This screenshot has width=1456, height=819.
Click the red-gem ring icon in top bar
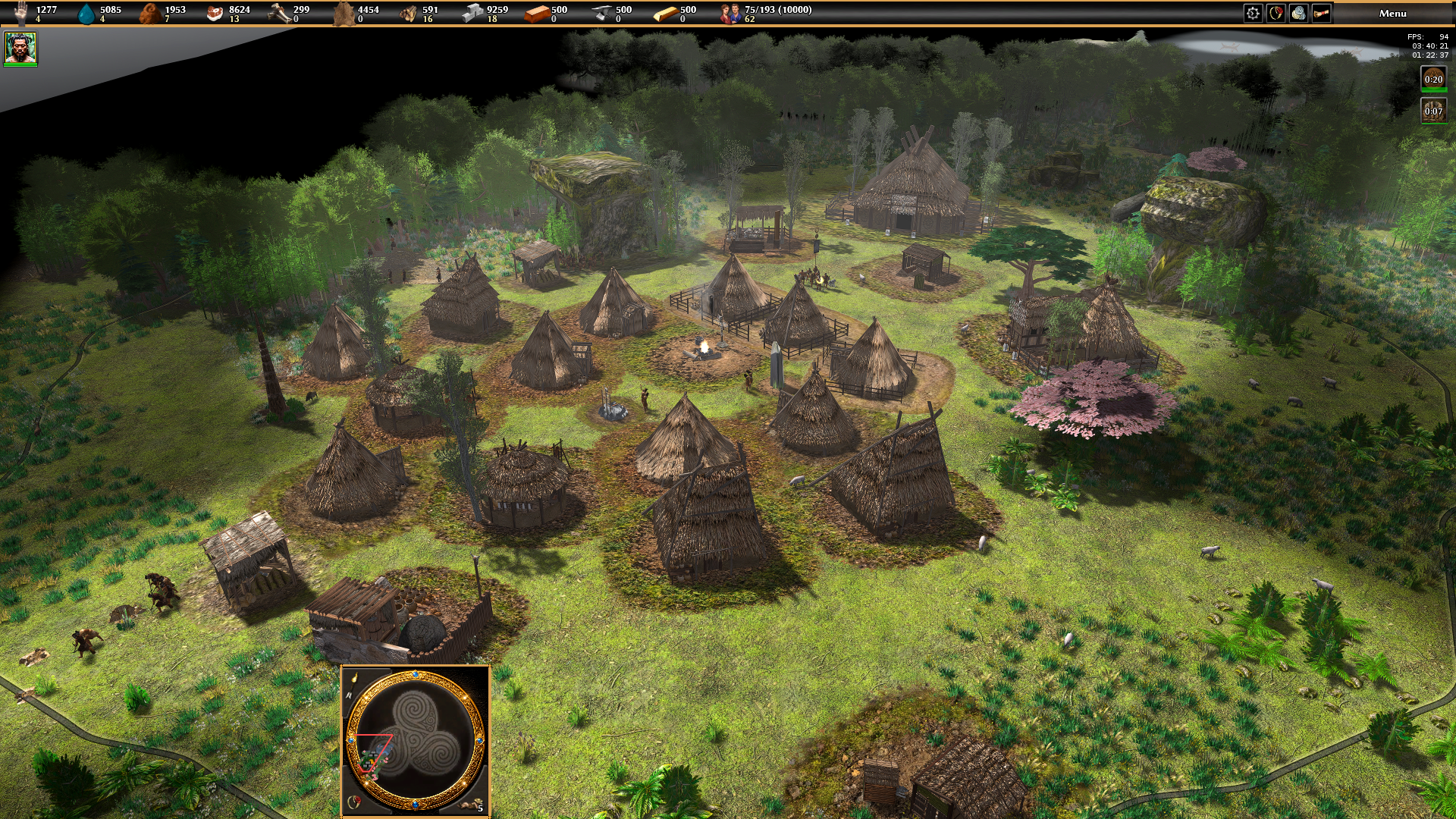click(1276, 13)
